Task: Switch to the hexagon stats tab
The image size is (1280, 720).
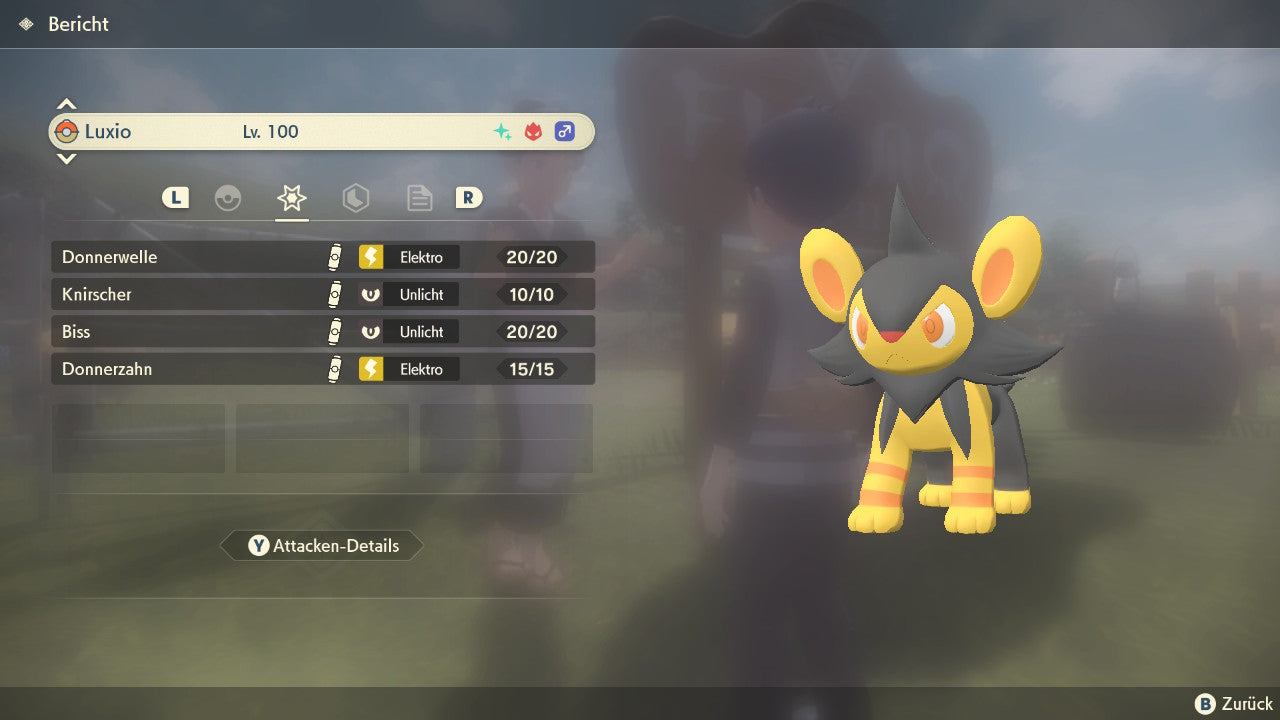Action: coord(355,198)
